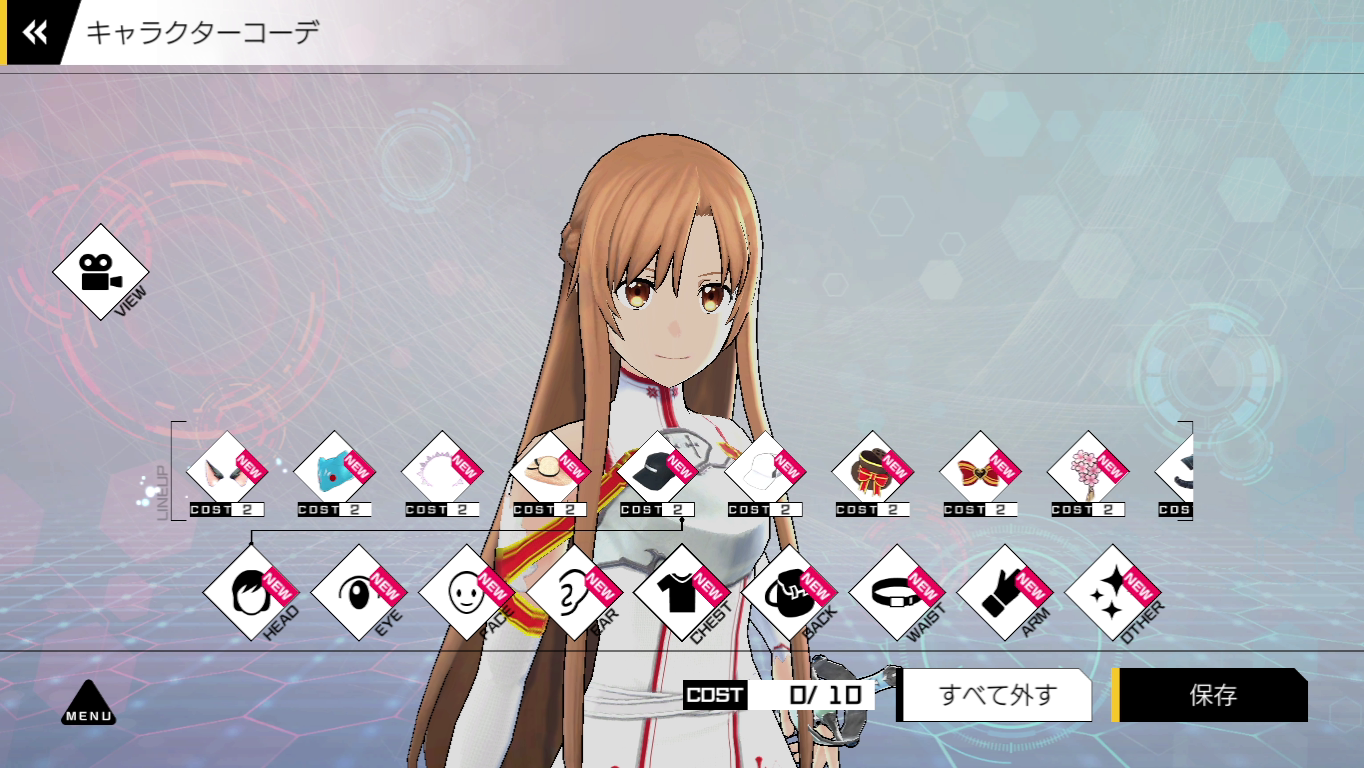This screenshot has width=1364, height=768.
Task: Save the outfit with the 保存 button
Action: pos(1213,695)
